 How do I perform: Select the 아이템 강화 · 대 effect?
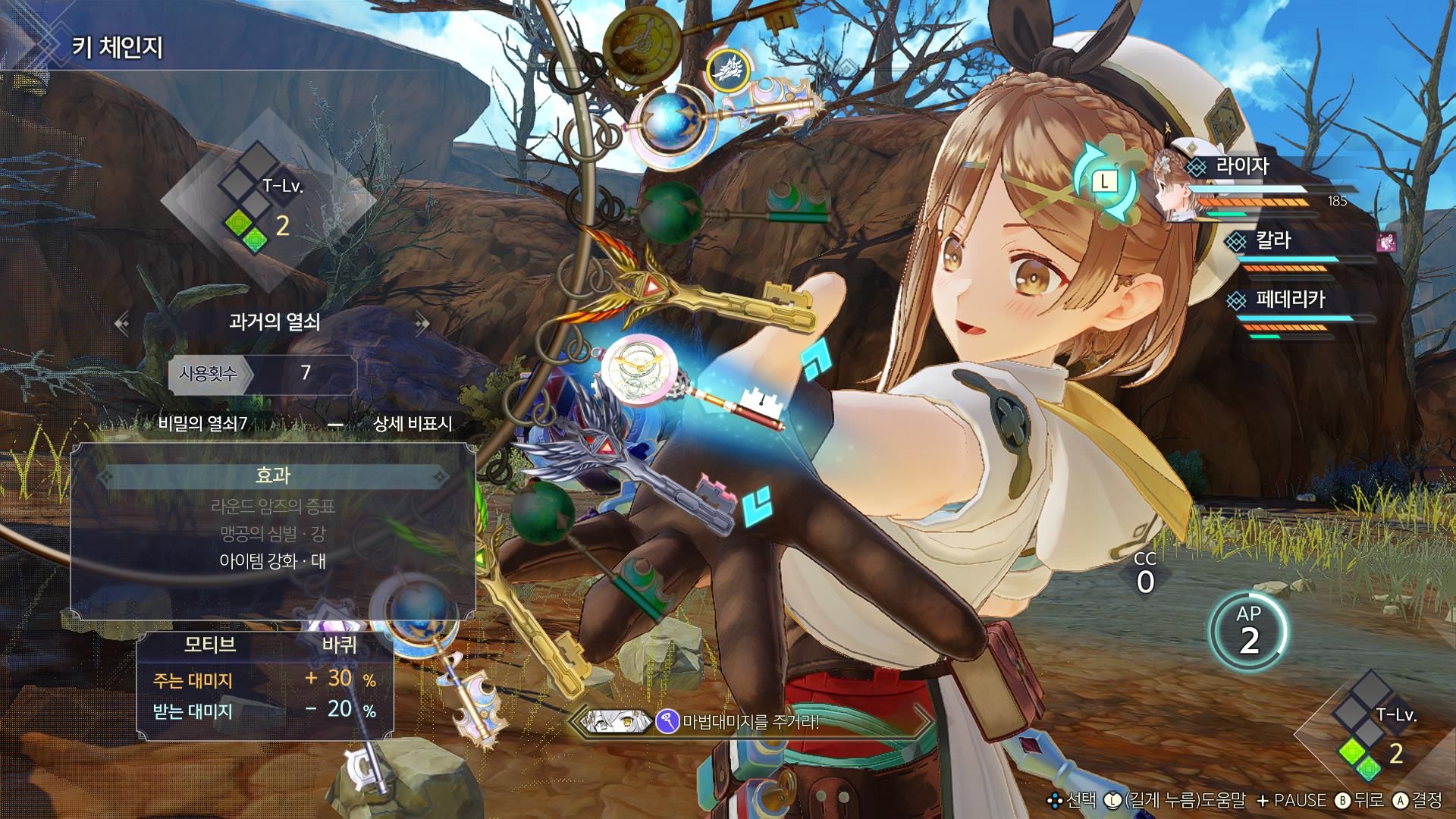pos(272,562)
